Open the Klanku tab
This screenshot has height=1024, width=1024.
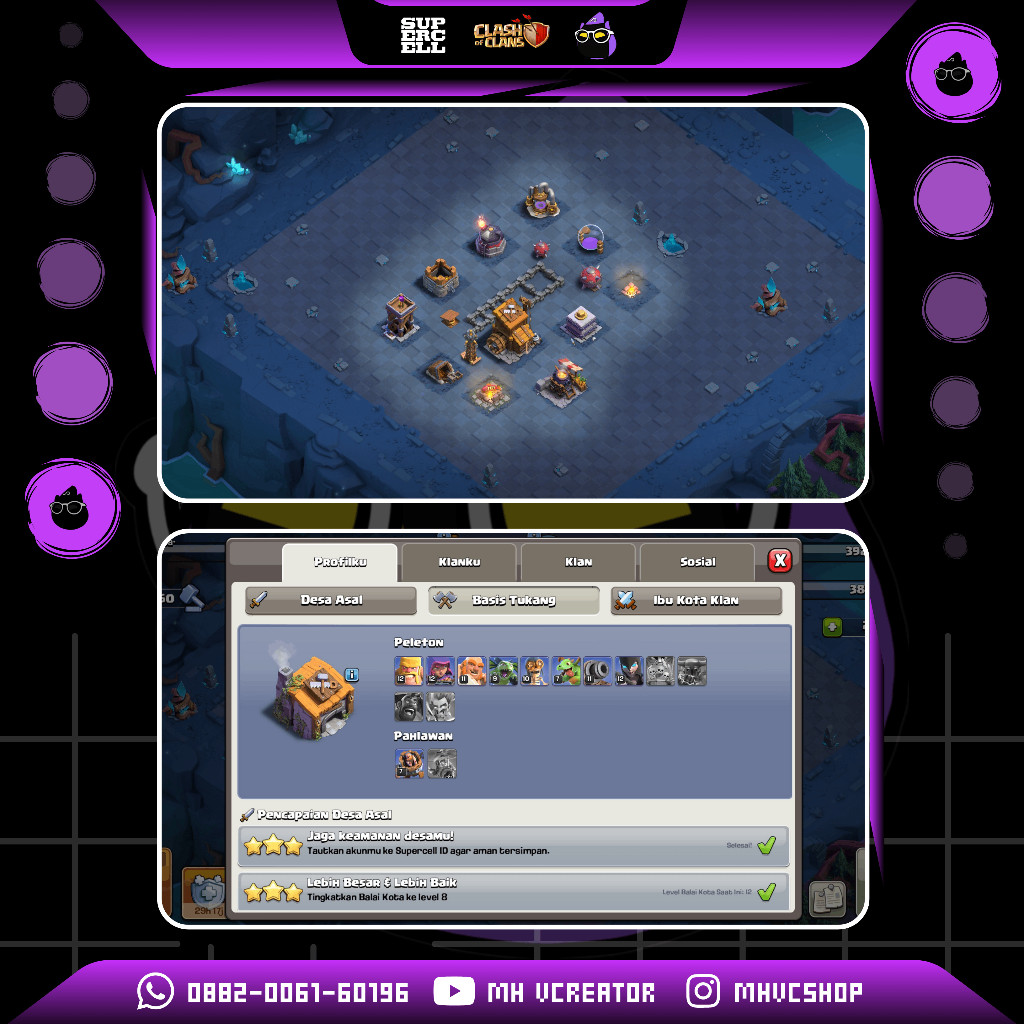click(459, 563)
